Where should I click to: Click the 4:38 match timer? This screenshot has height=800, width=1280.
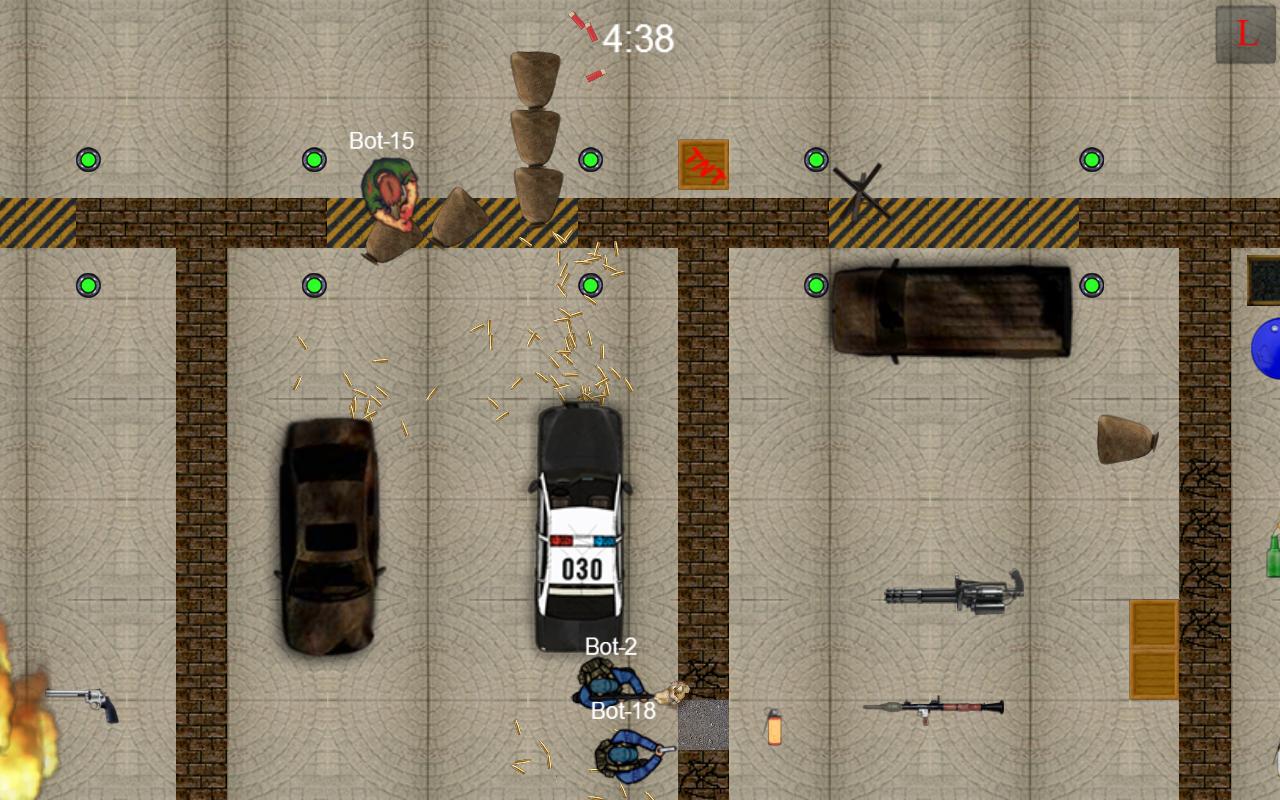[637, 38]
